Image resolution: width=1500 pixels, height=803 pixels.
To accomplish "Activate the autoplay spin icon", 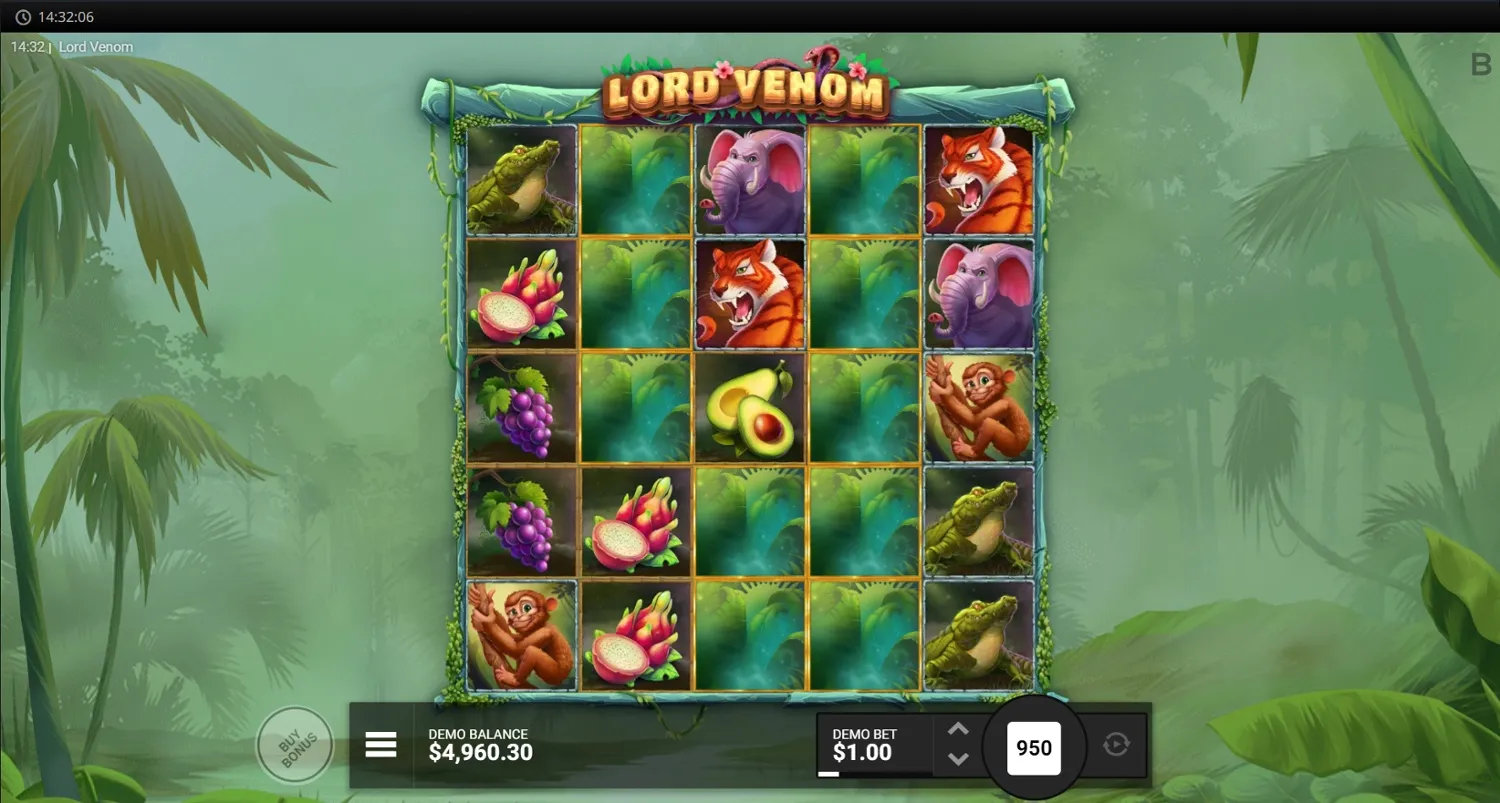I will pyautogui.click(x=1119, y=745).
